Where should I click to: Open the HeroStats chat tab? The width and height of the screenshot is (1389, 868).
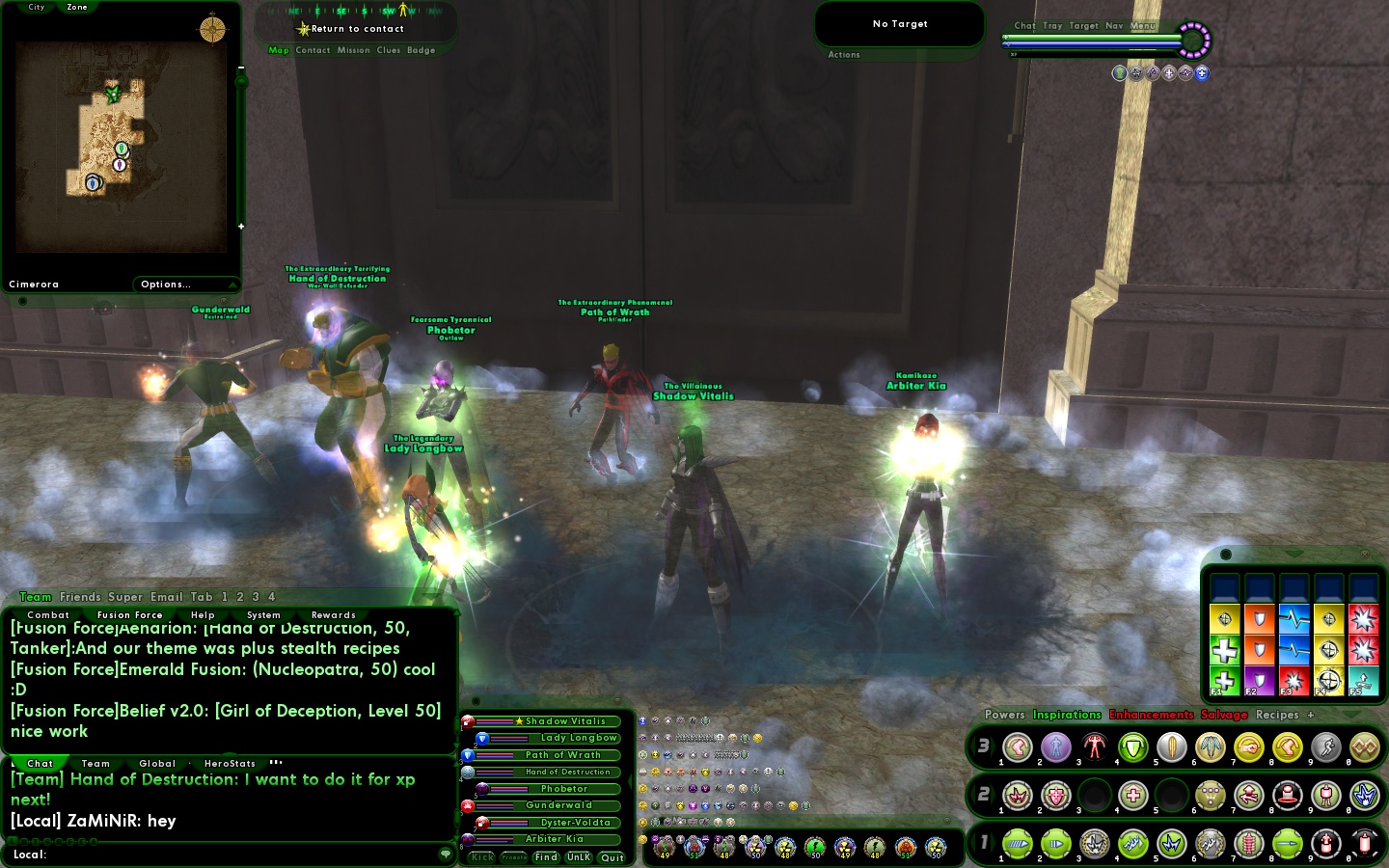tap(230, 763)
